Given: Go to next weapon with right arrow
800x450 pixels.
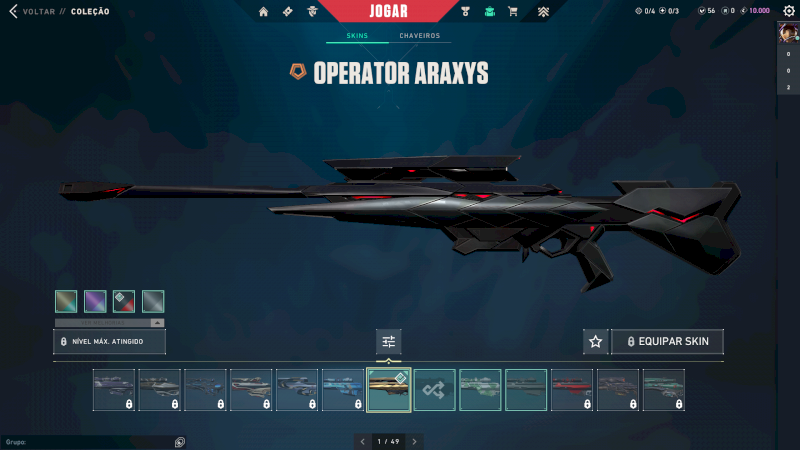Looking at the screenshot, I should (x=414, y=441).
